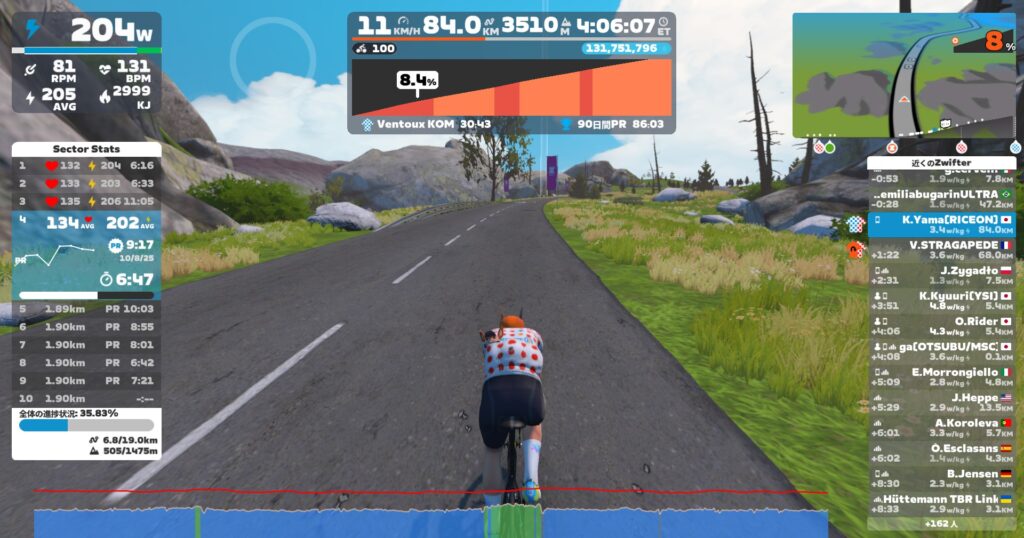Click the Ventoux KOM gradient profile

tap(511, 88)
